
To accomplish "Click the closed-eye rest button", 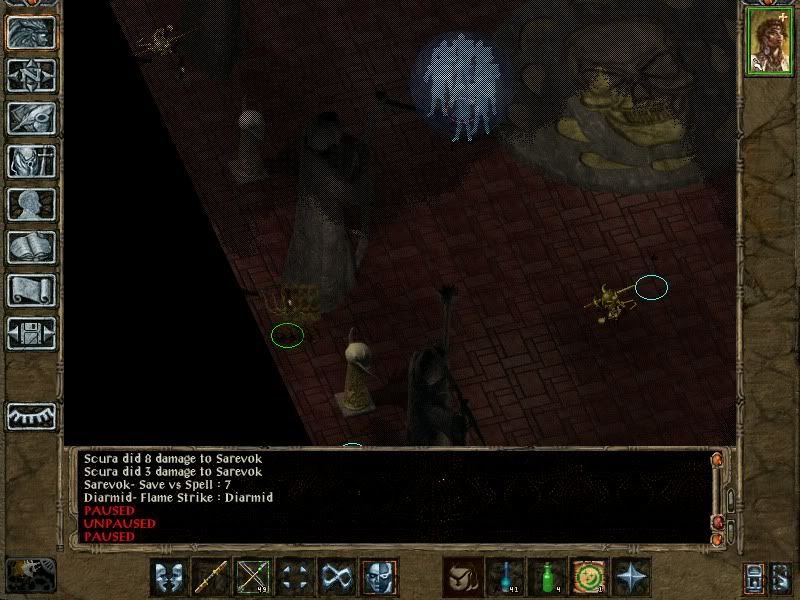I will [x=30, y=415].
